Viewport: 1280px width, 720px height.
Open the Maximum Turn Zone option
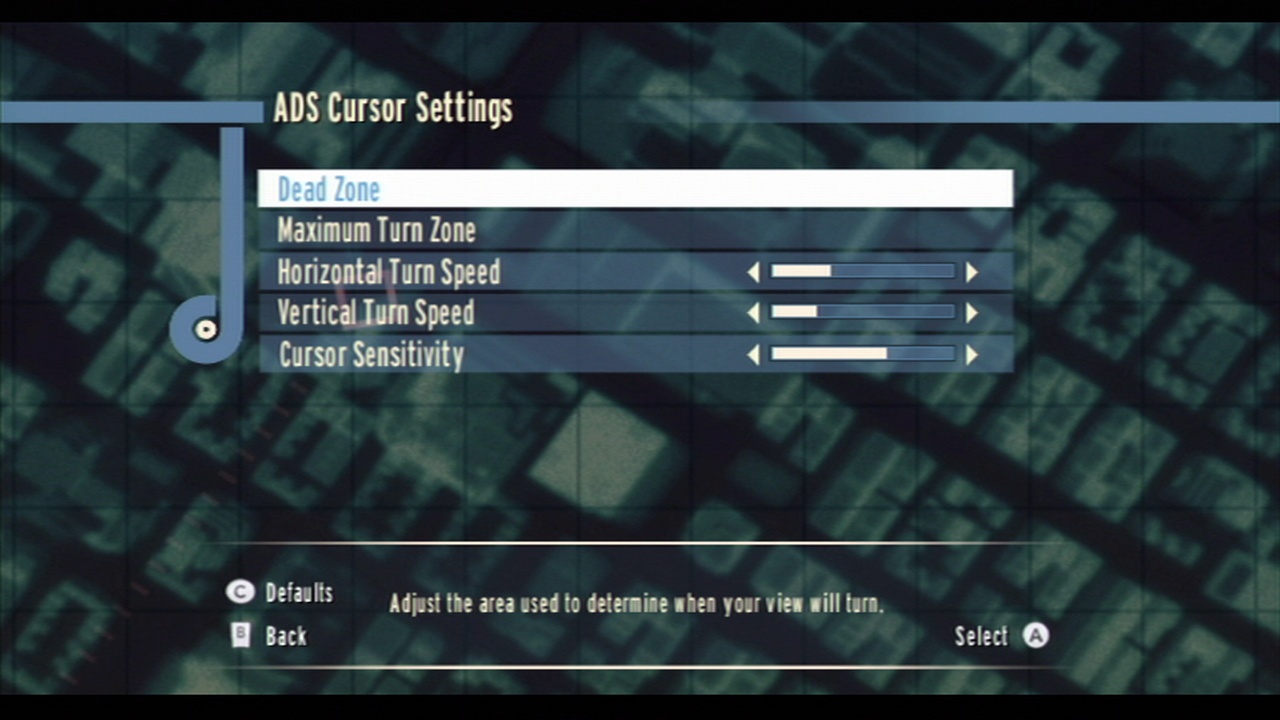point(376,231)
